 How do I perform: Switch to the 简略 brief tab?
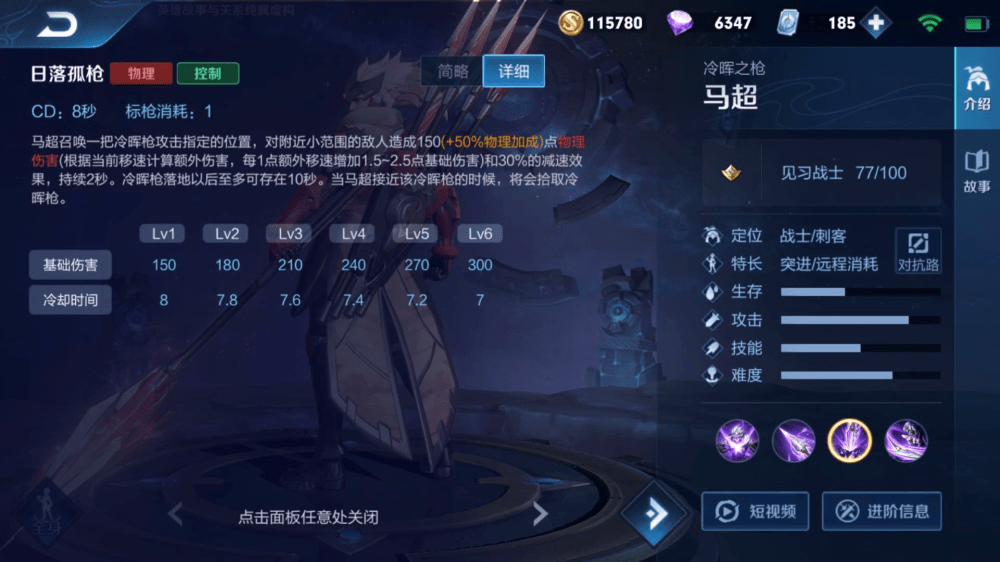[453, 71]
